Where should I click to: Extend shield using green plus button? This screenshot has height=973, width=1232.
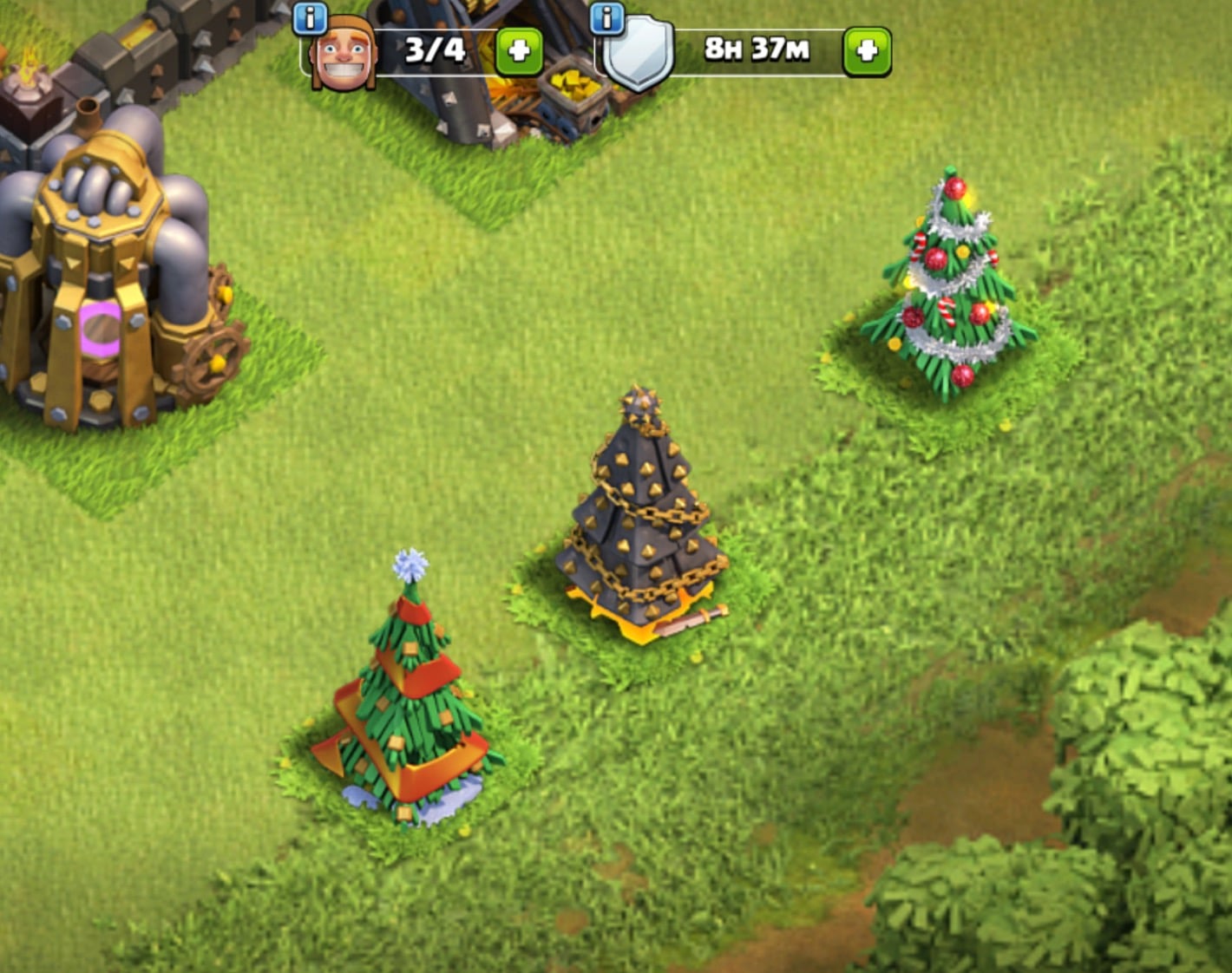tap(866, 50)
